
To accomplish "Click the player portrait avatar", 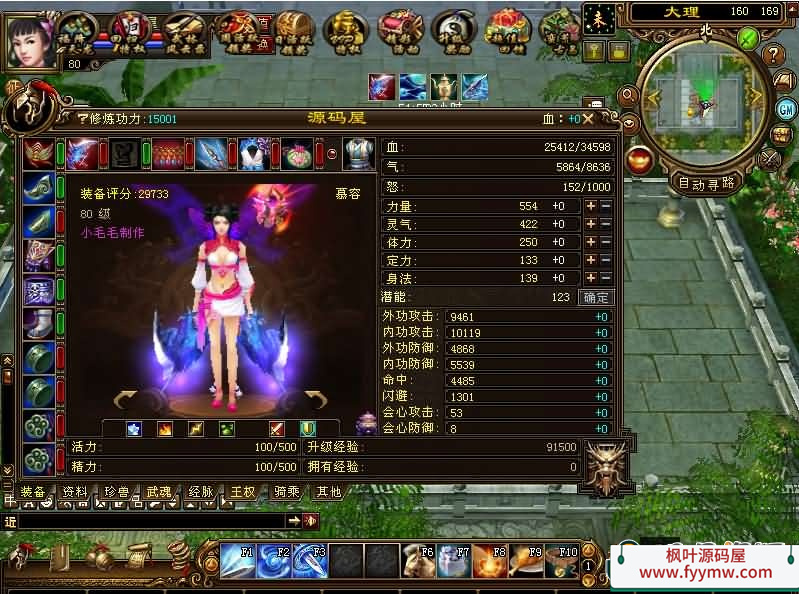I will coord(32,40).
